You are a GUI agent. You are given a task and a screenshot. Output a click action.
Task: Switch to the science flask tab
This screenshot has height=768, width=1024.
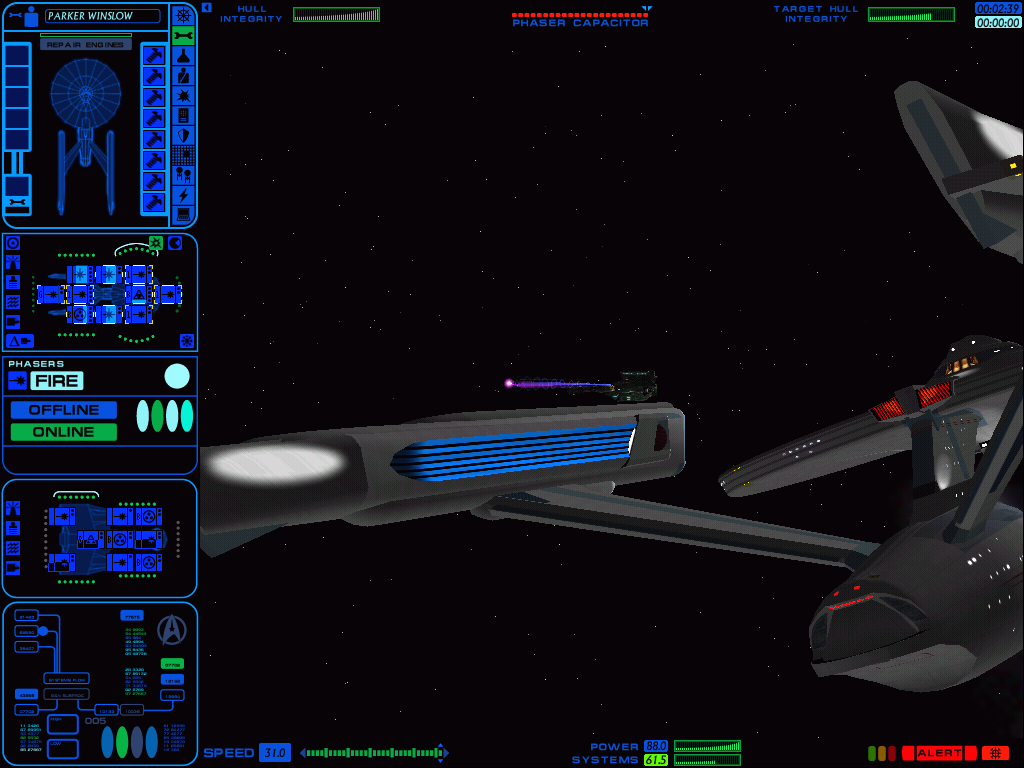coord(183,55)
